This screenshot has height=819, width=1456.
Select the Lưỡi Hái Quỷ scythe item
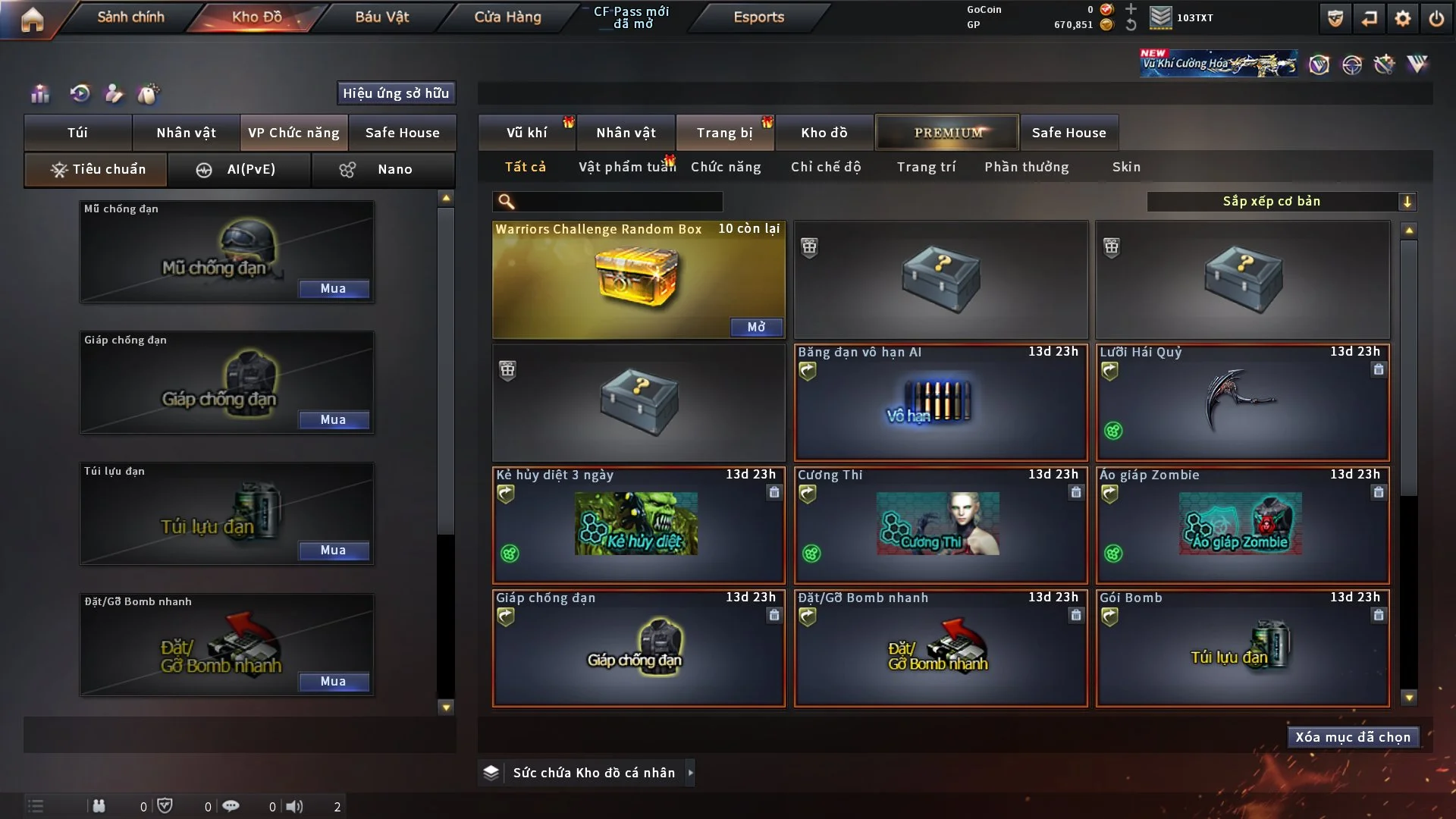point(1242,403)
